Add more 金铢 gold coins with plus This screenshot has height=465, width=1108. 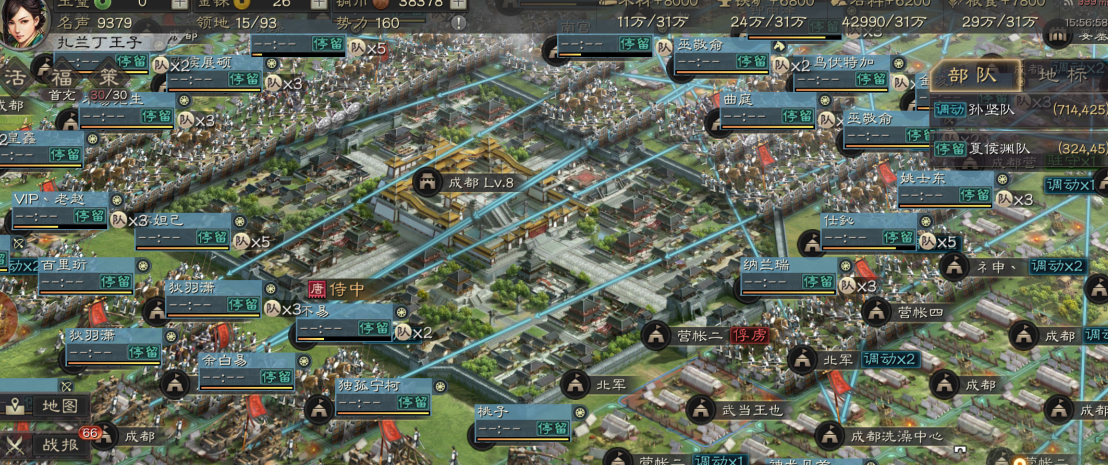pyautogui.click(x=319, y=3)
